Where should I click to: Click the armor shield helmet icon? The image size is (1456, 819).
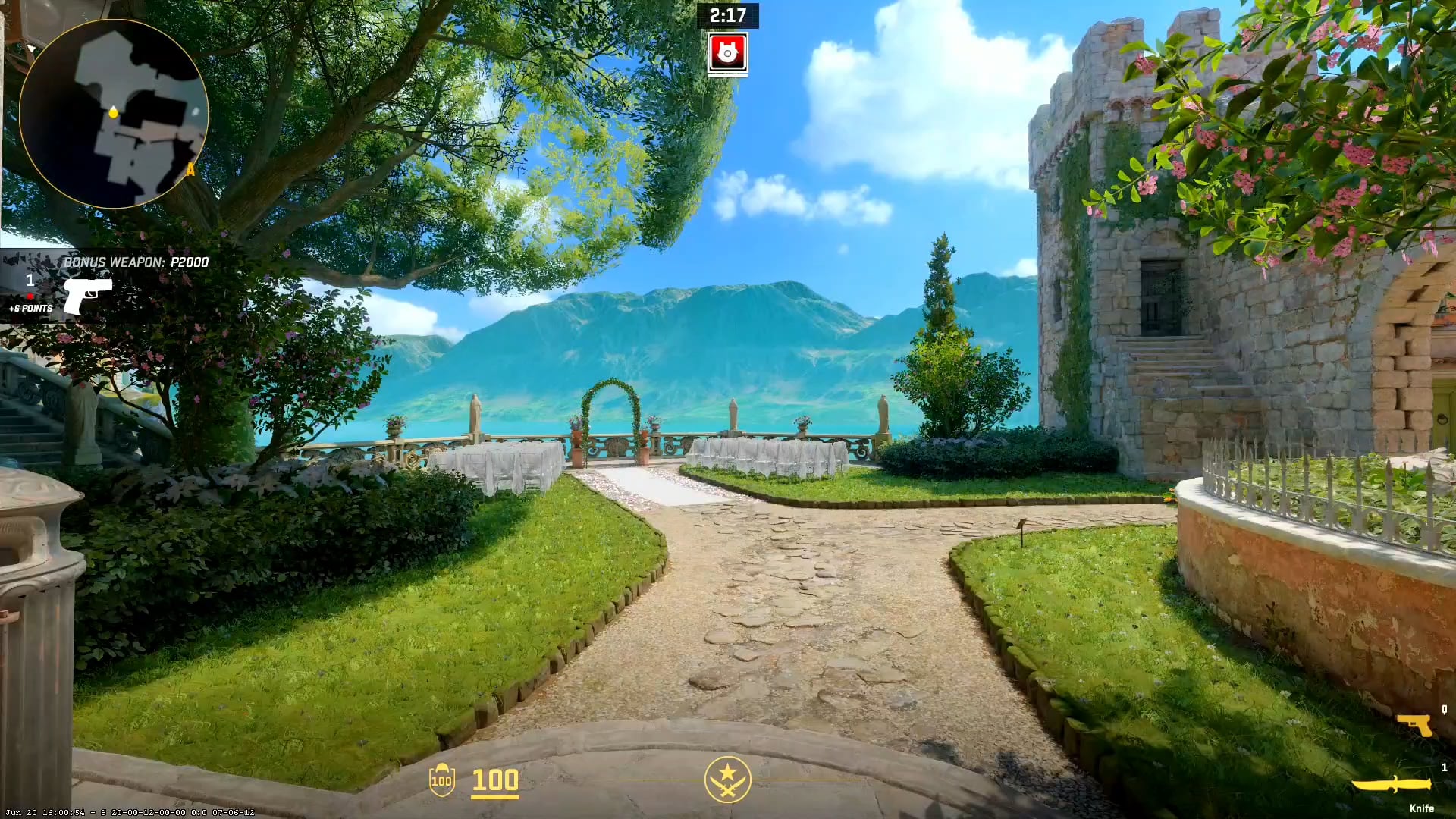coord(441,780)
